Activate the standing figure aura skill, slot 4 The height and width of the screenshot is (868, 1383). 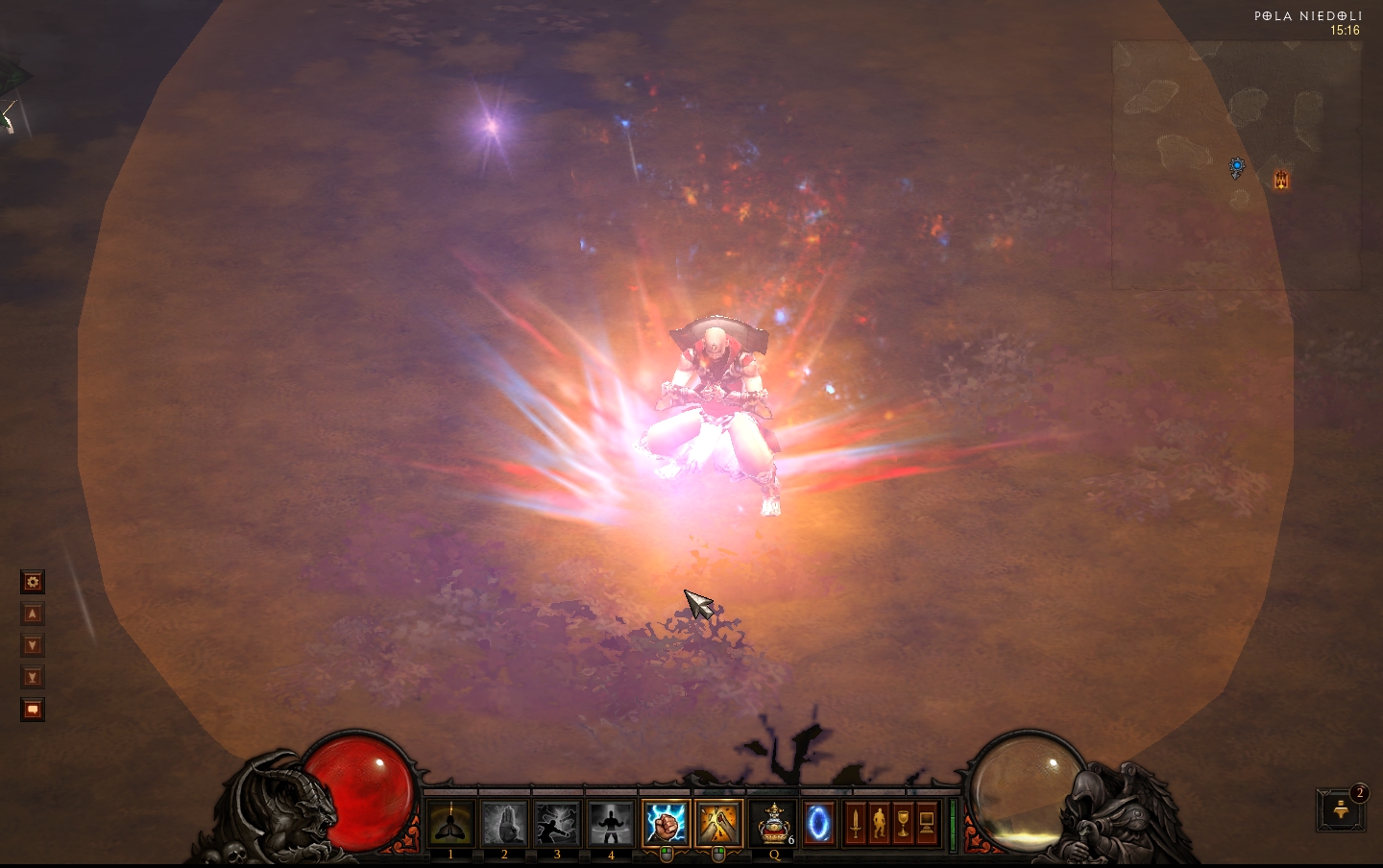611,823
